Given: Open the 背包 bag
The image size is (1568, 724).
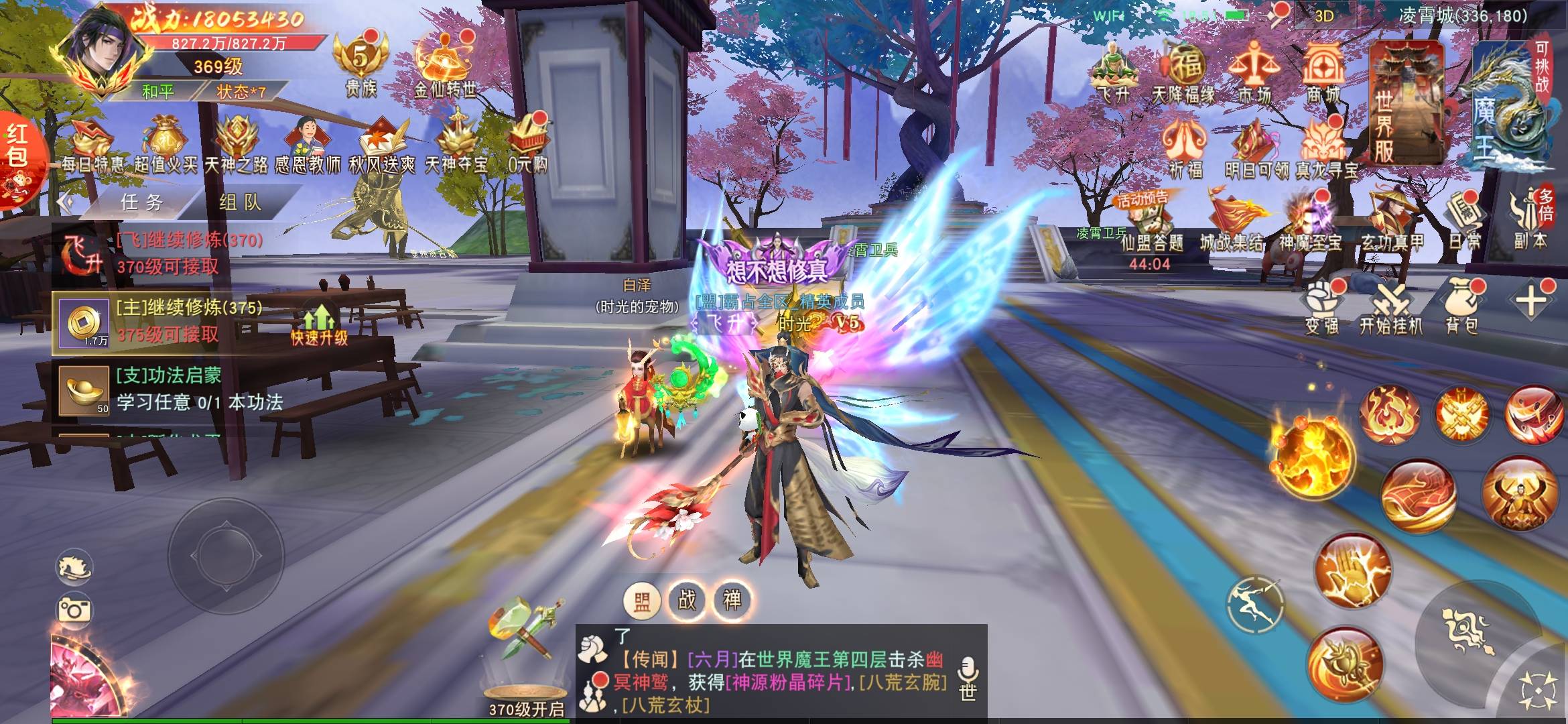Looking at the screenshot, I should click(1461, 307).
